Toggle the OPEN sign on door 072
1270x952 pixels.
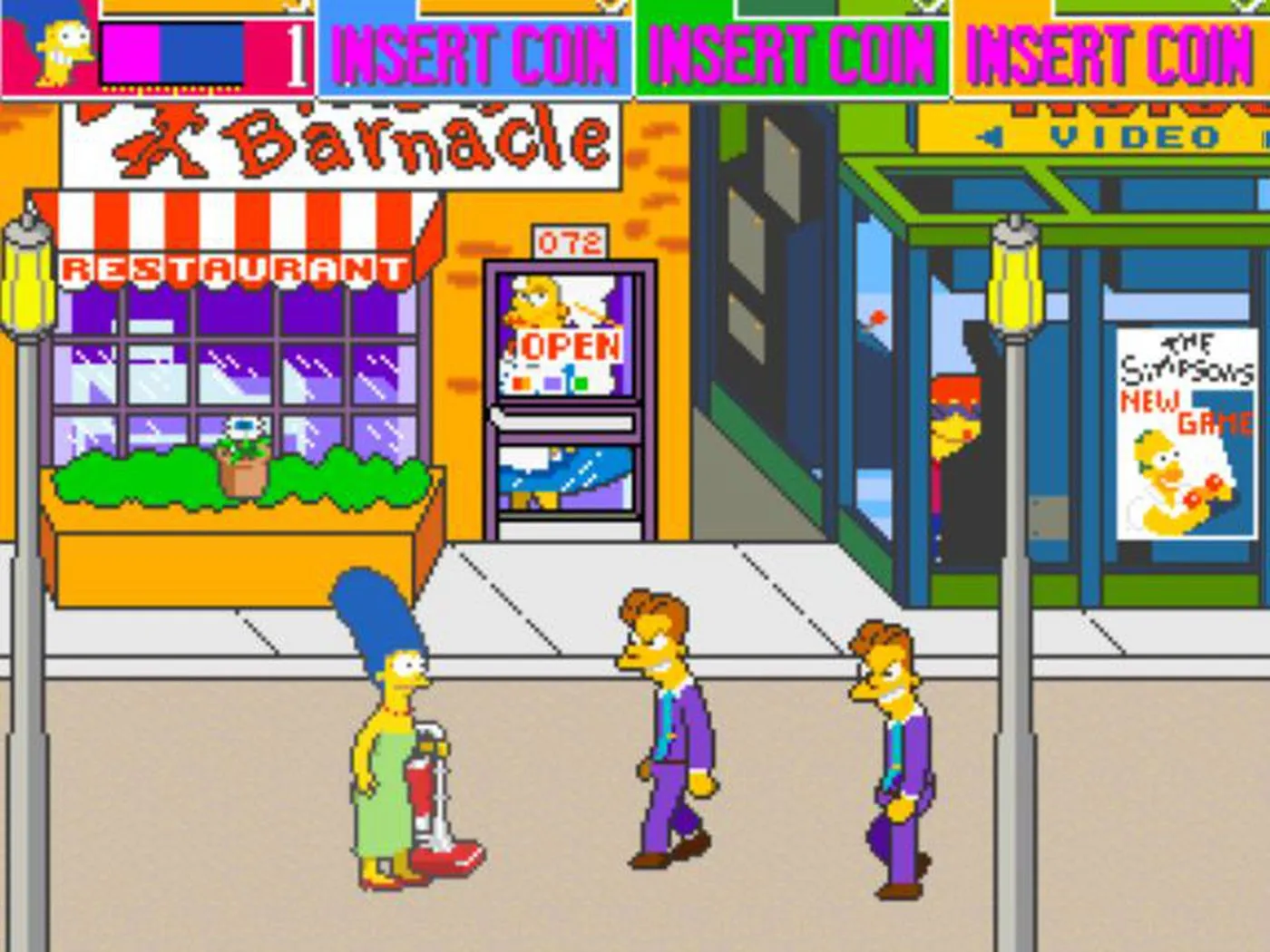(567, 345)
